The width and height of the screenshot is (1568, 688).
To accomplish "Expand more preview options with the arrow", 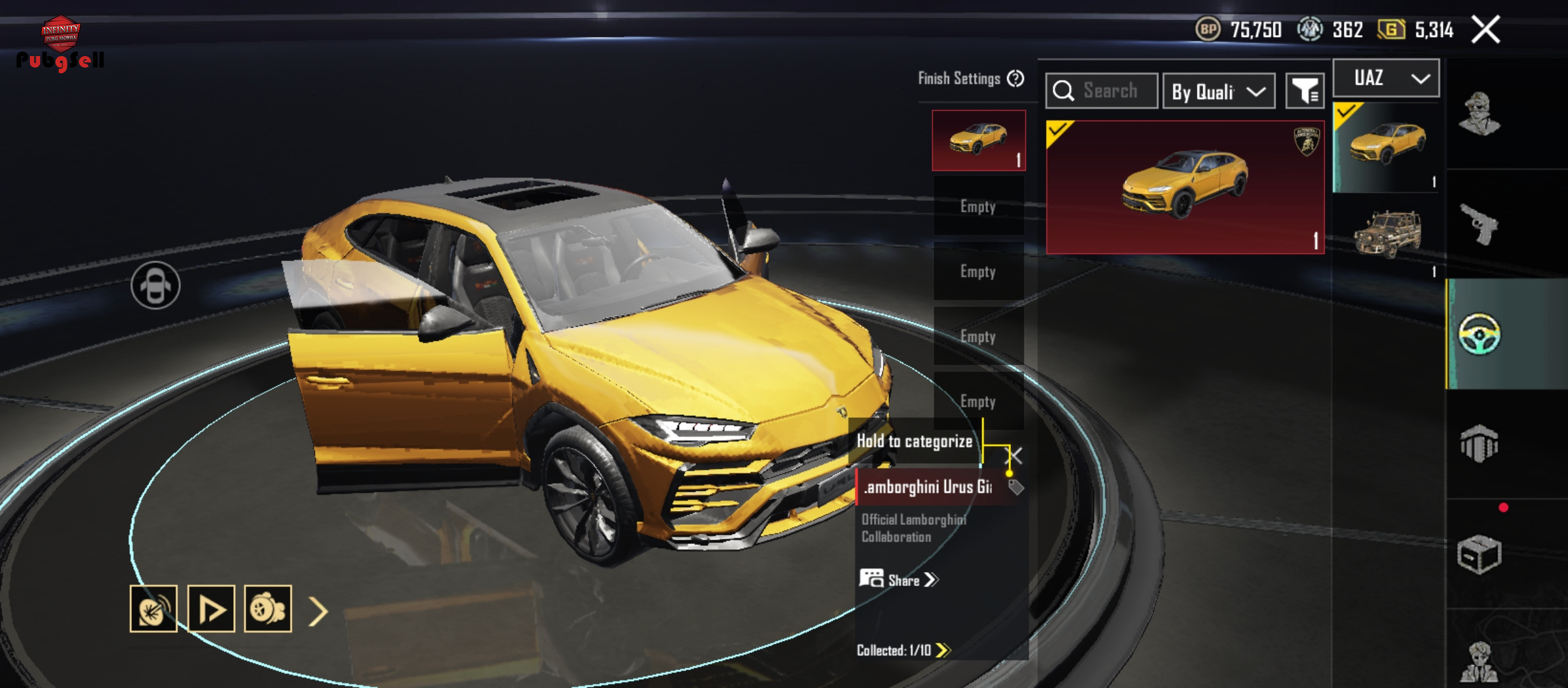I will click(318, 611).
